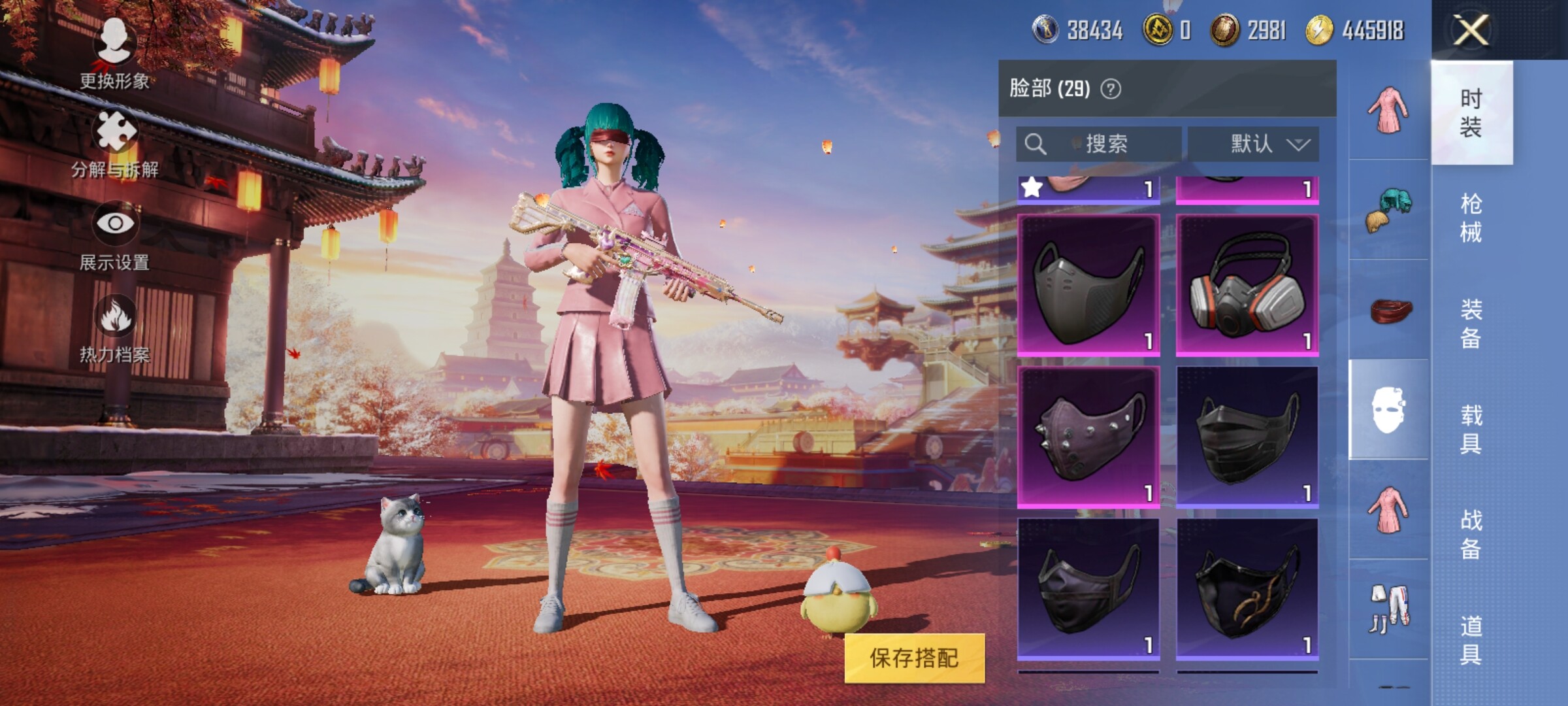The width and height of the screenshot is (1568, 706).
Task: Open 更换形象 change appearance
Action: tap(114, 54)
